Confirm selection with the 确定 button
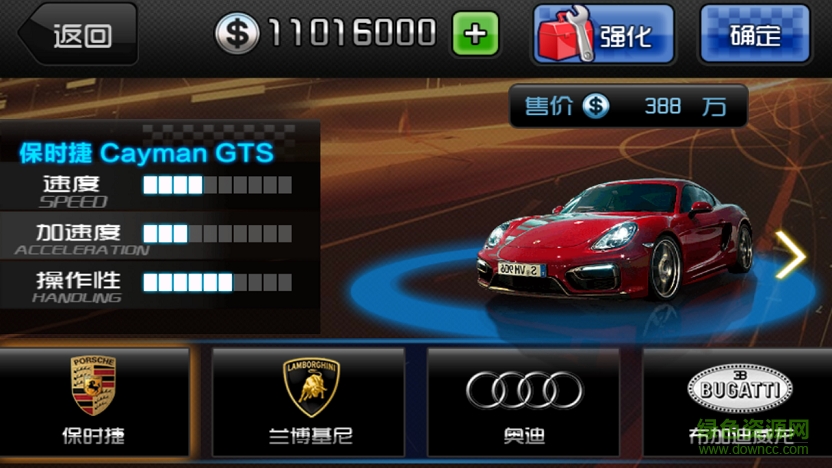 click(754, 35)
